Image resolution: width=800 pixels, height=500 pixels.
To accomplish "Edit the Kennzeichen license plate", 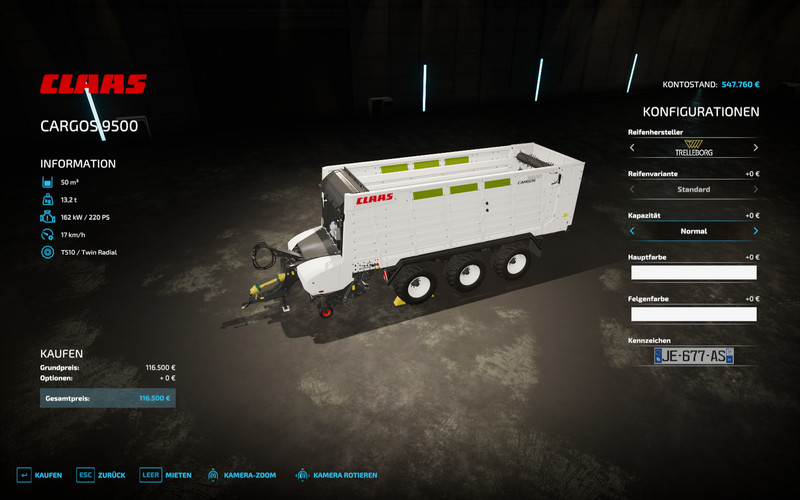I will (693, 356).
